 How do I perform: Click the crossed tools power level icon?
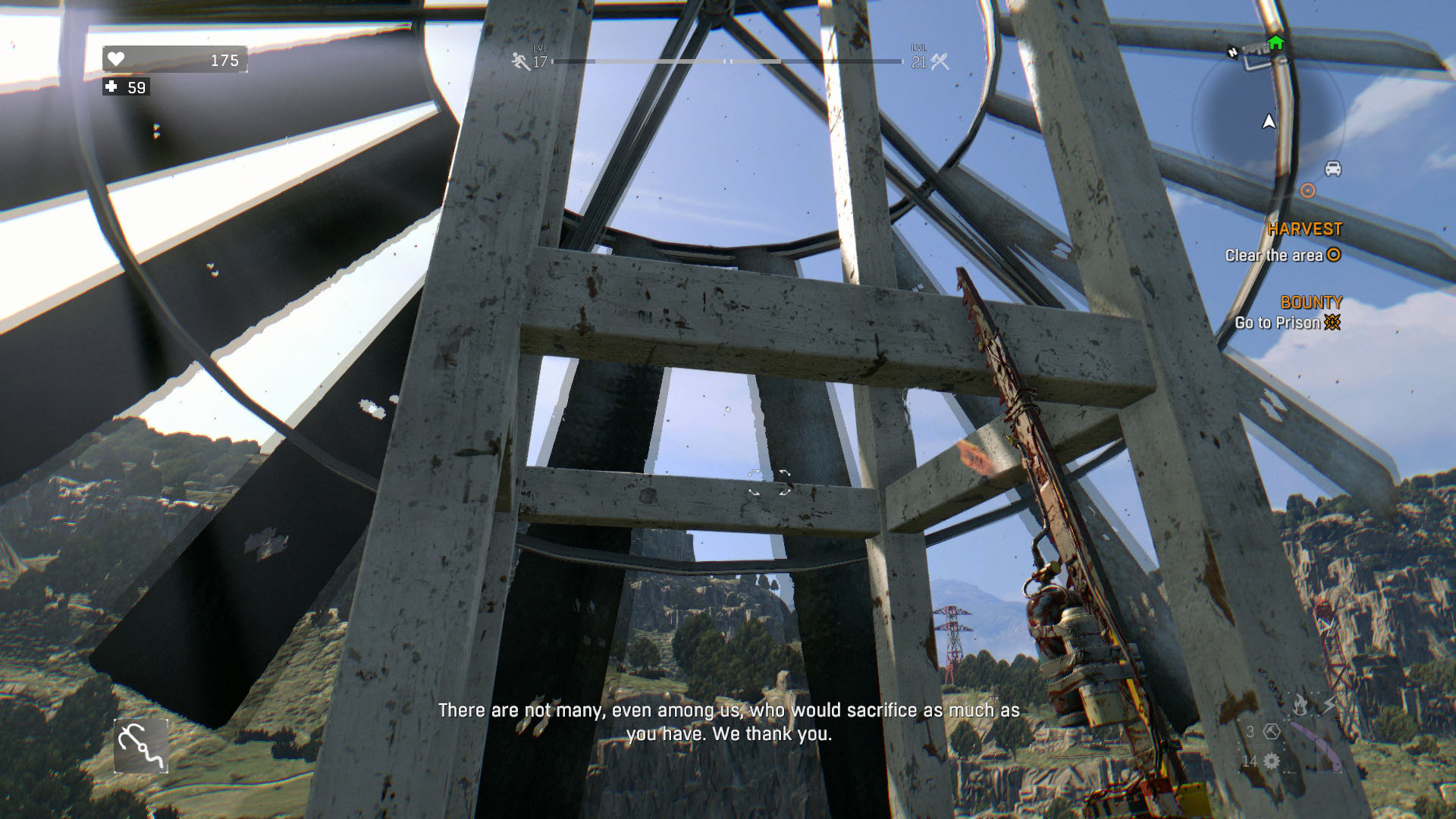point(940,61)
